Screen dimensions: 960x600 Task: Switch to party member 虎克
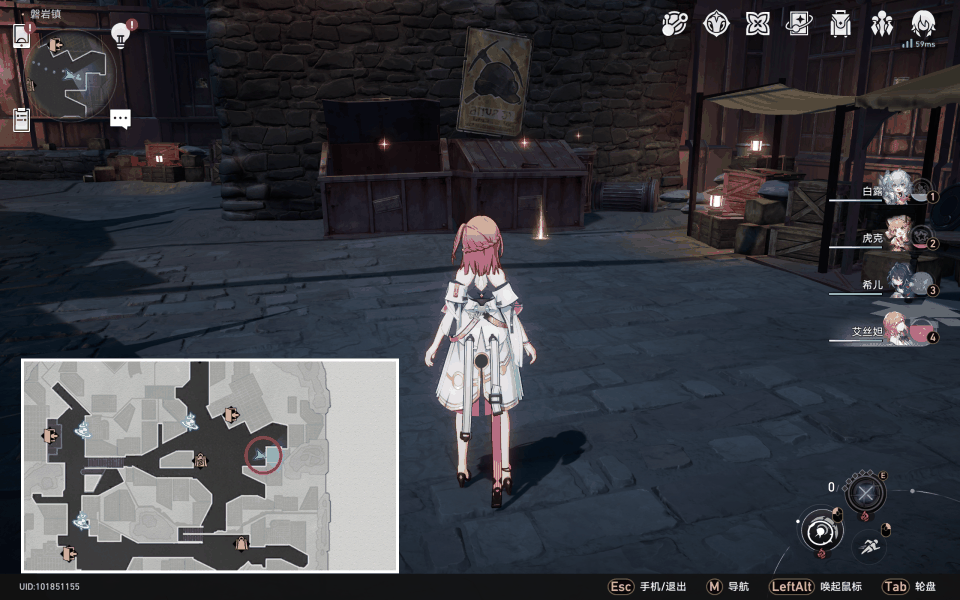tap(898, 237)
